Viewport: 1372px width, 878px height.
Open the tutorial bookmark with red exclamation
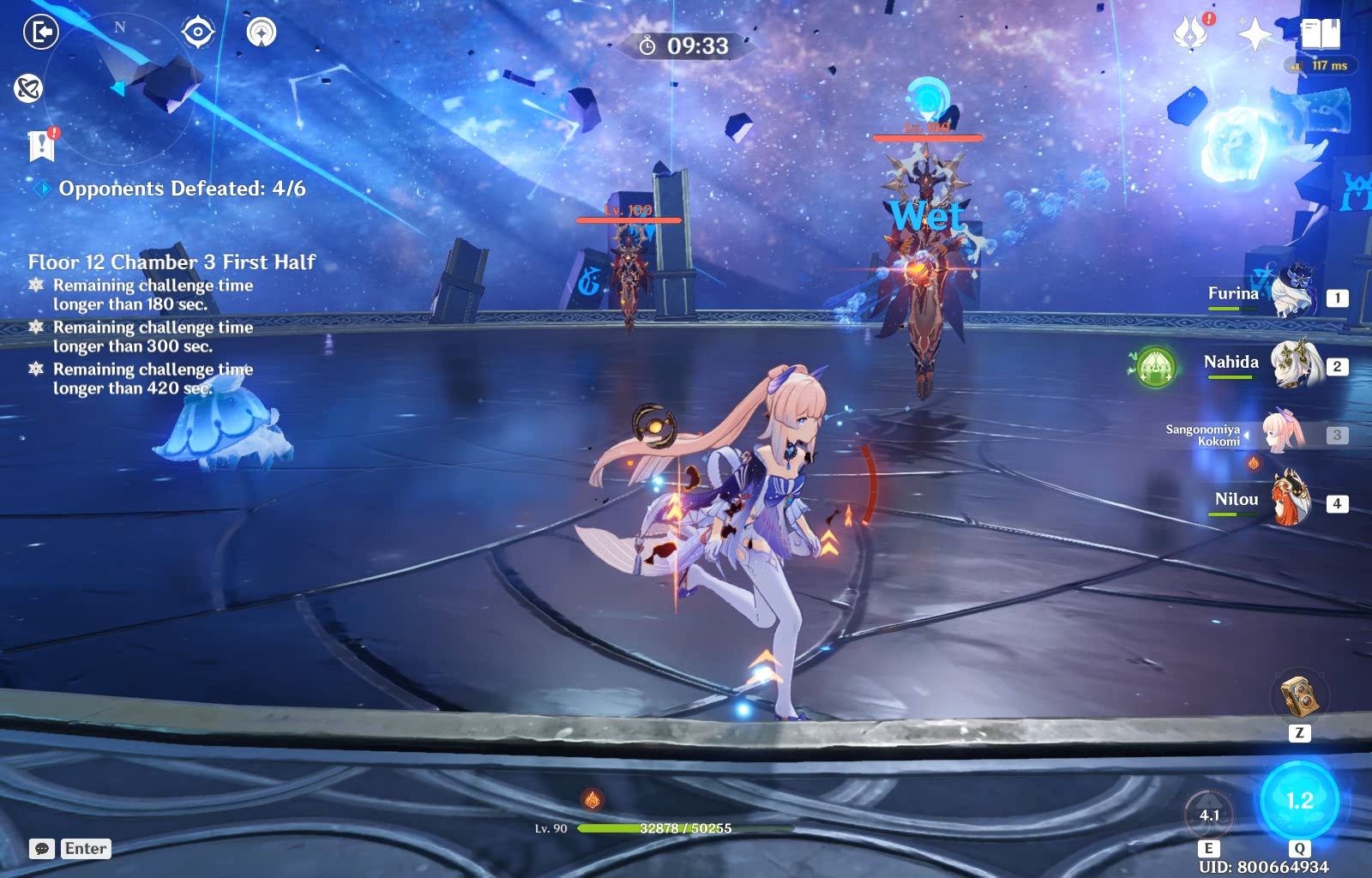[x=41, y=144]
